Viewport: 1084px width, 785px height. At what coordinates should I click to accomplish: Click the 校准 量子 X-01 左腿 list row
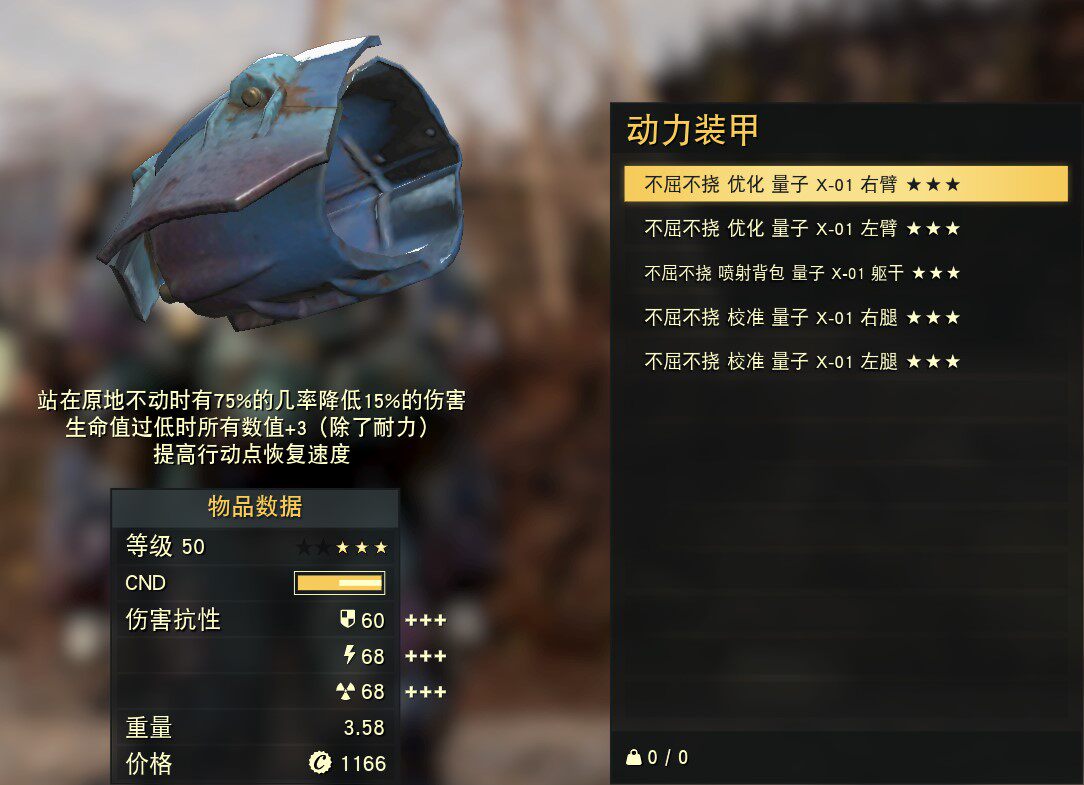802,361
